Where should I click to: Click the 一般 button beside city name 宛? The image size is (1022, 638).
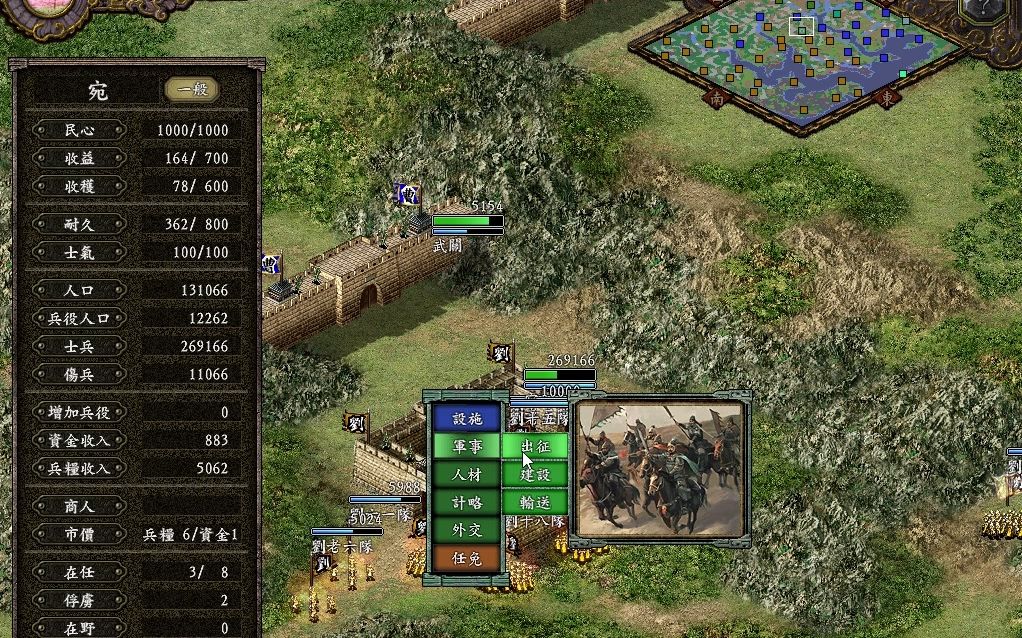tap(192, 90)
